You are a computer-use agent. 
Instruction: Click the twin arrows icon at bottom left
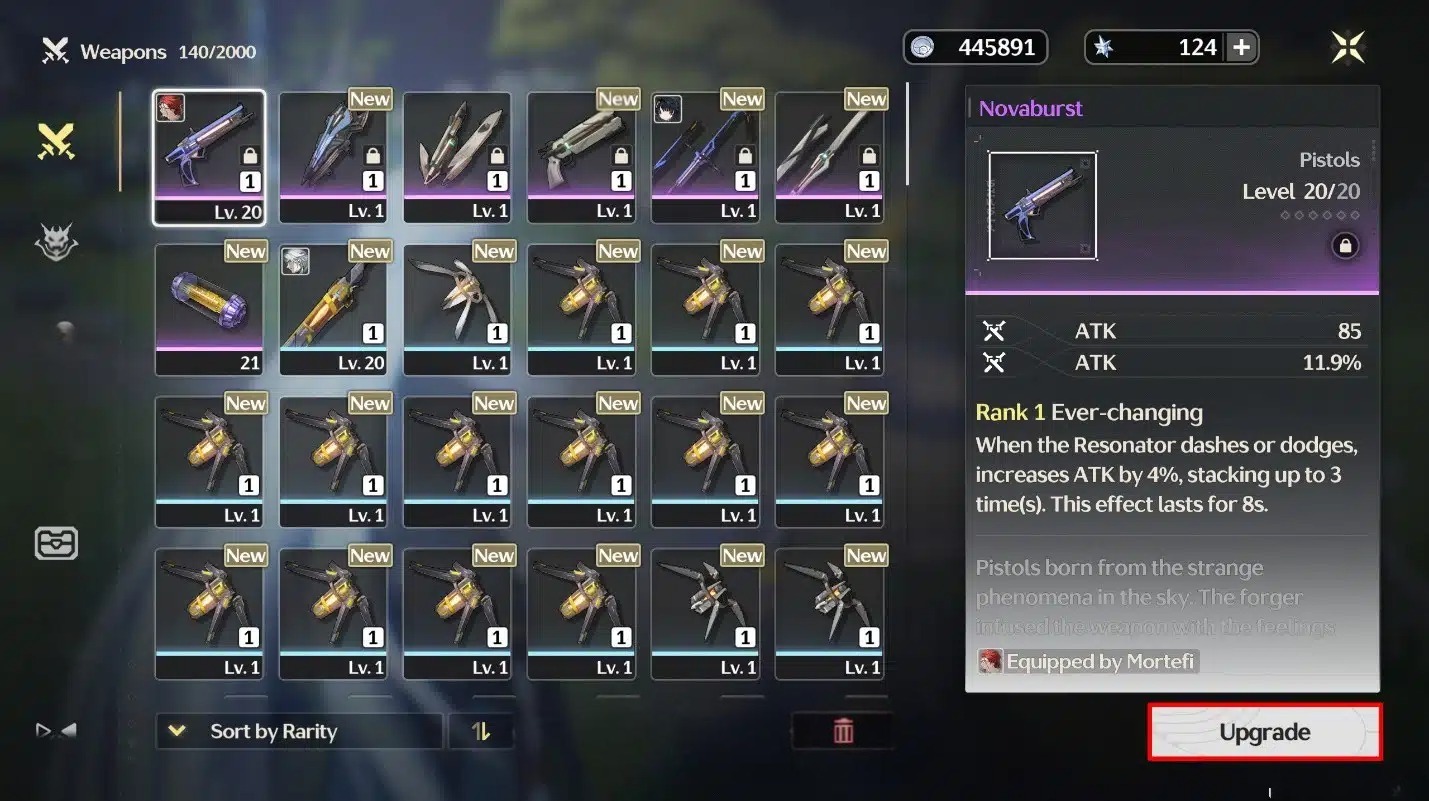click(56, 731)
